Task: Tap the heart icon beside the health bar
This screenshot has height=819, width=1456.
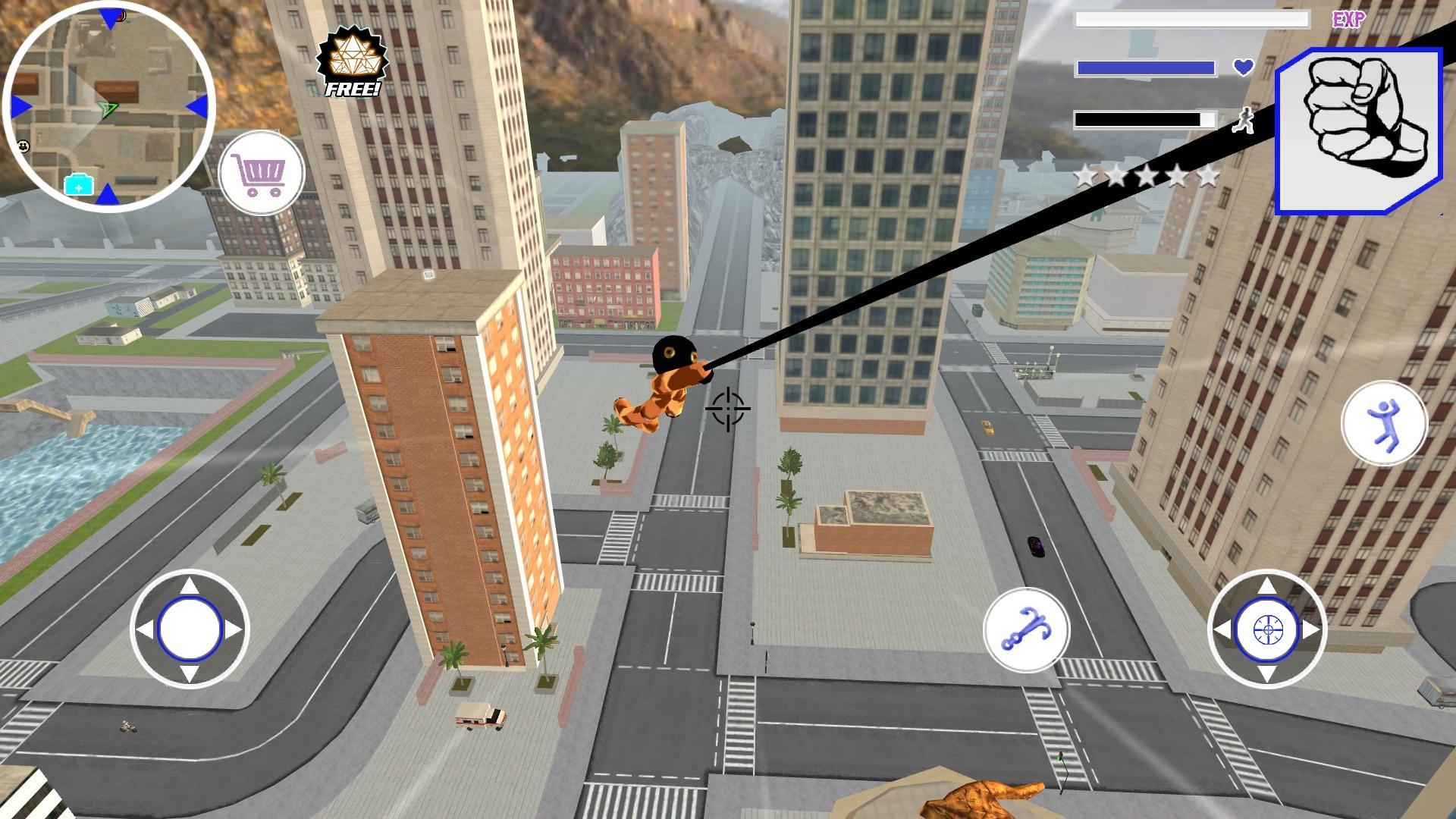Action: coord(1243,67)
